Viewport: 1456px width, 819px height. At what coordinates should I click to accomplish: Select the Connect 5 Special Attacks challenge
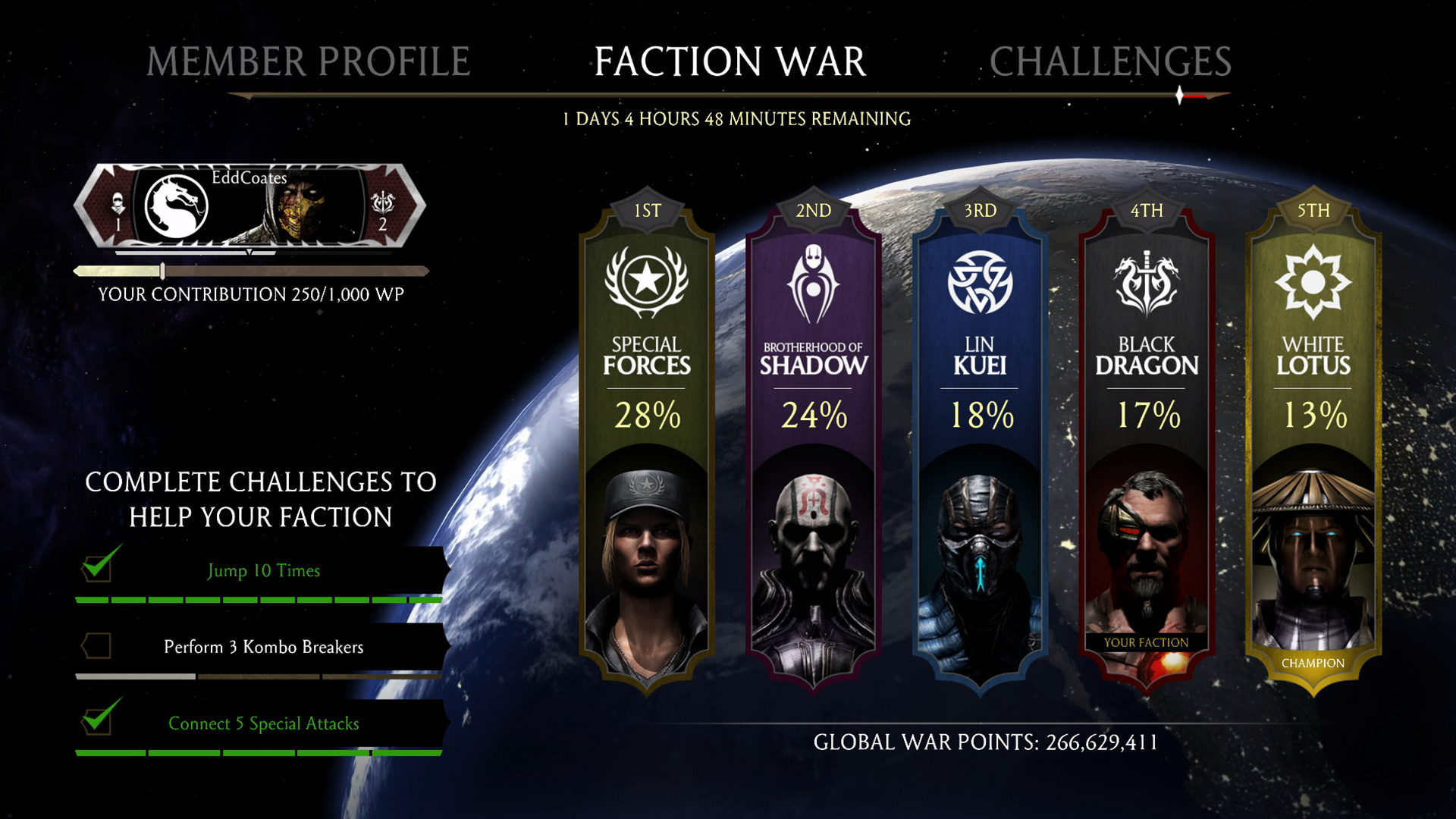coord(262,723)
